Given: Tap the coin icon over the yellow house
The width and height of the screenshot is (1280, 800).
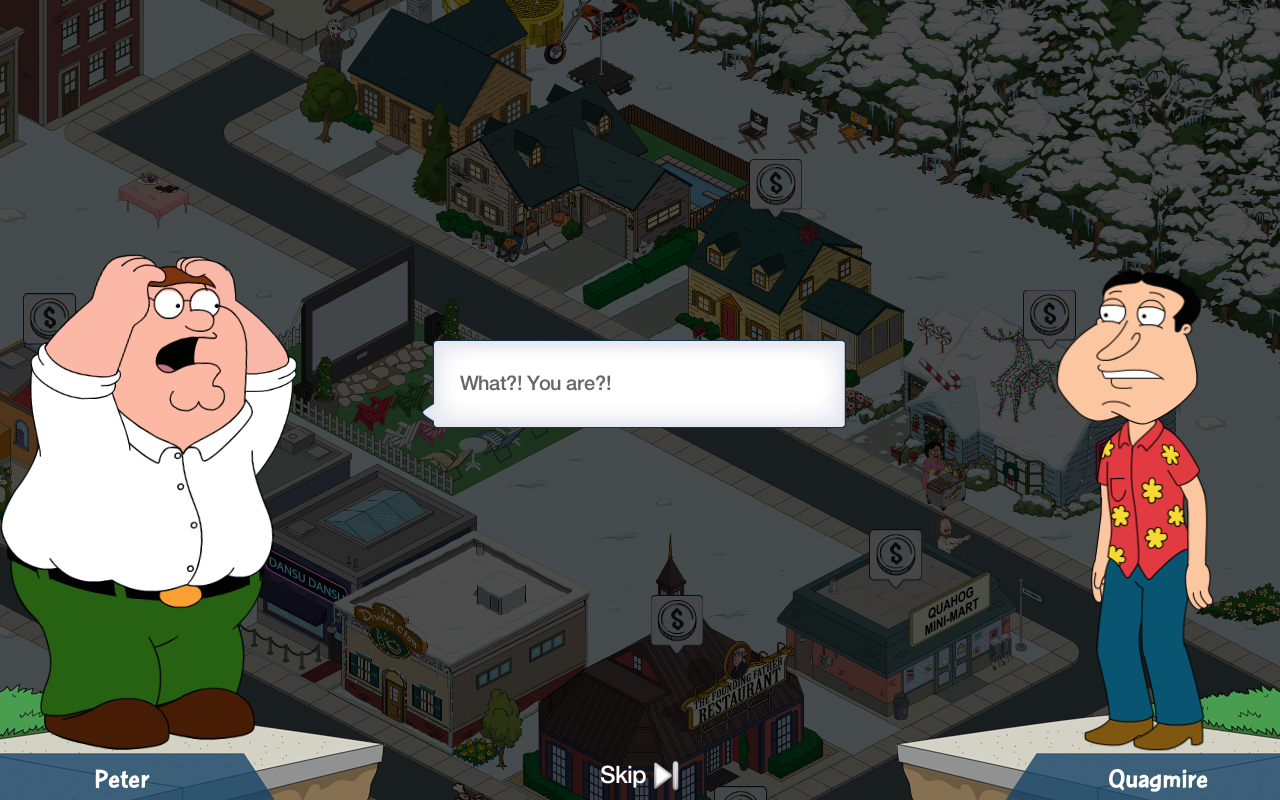Looking at the screenshot, I should pyautogui.click(x=775, y=184).
